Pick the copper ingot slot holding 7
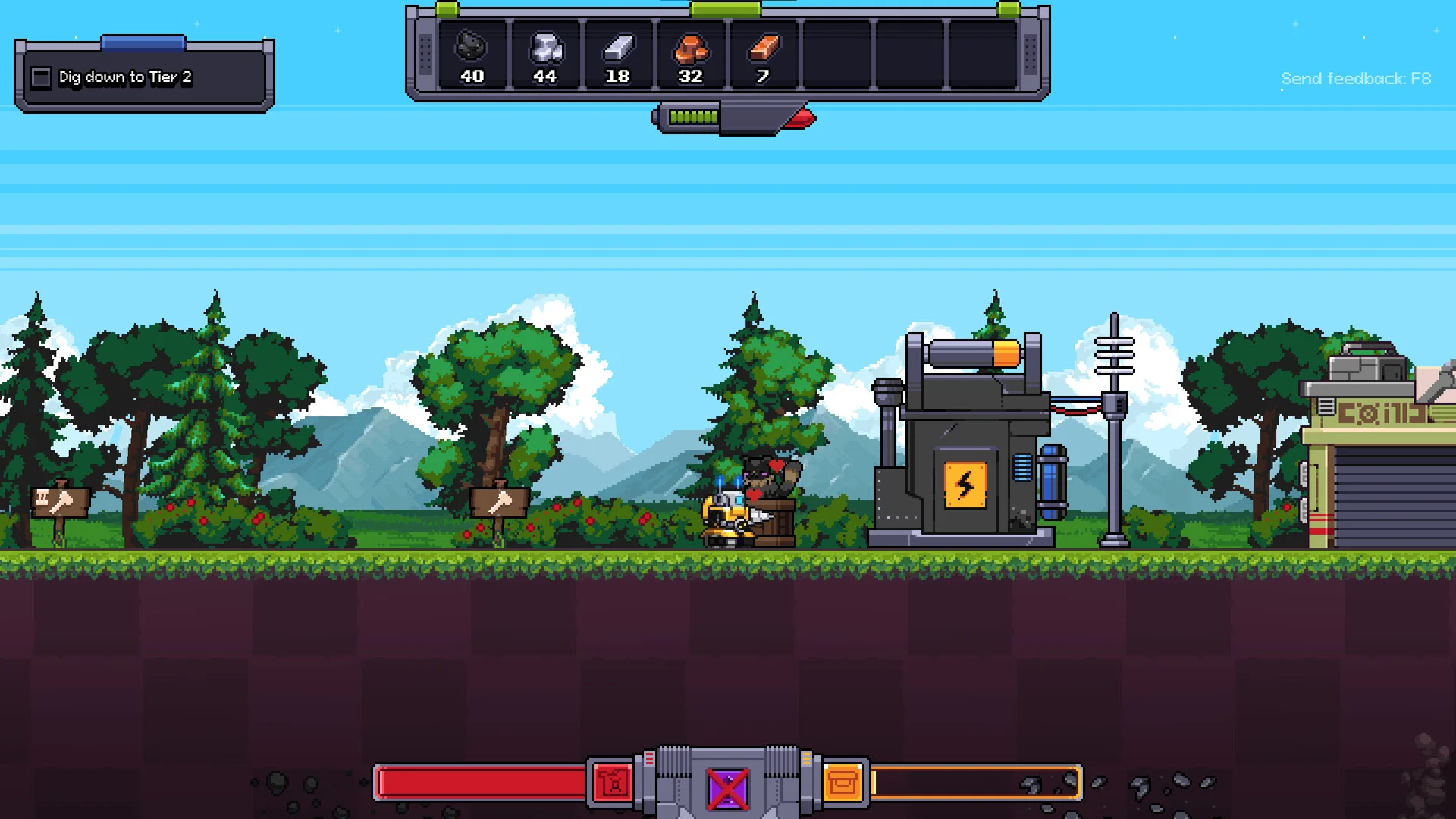Viewport: 1456px width, 819px height. click(x=763, y=55)
